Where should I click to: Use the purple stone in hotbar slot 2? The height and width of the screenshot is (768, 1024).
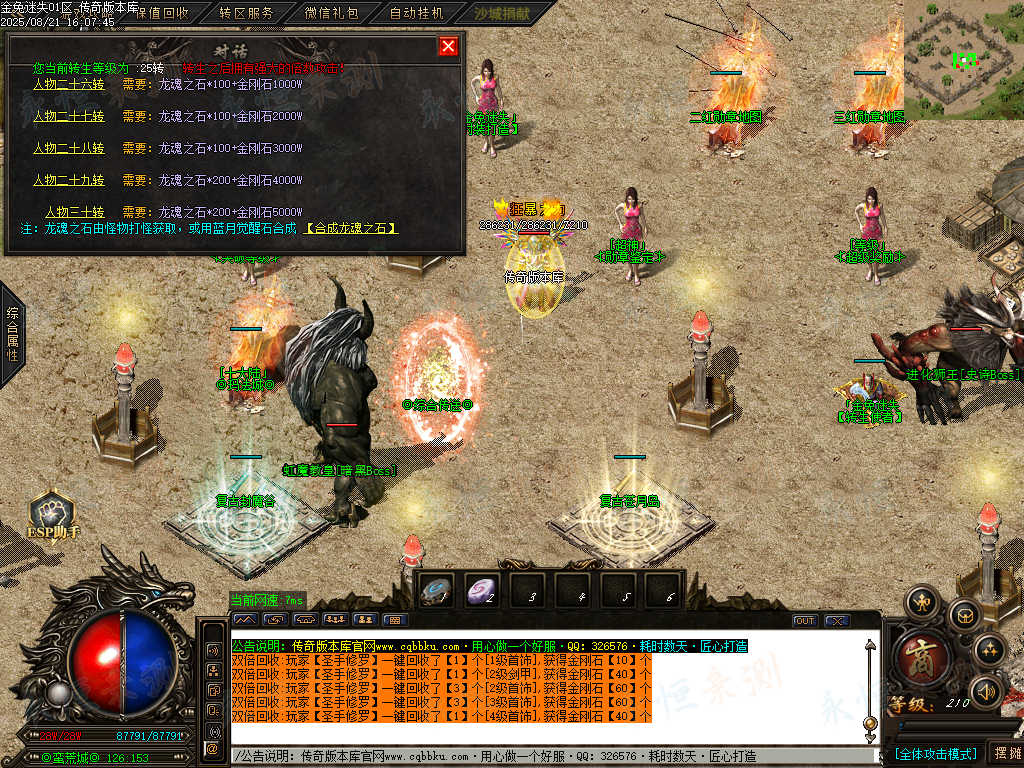[x=483, y=591]
